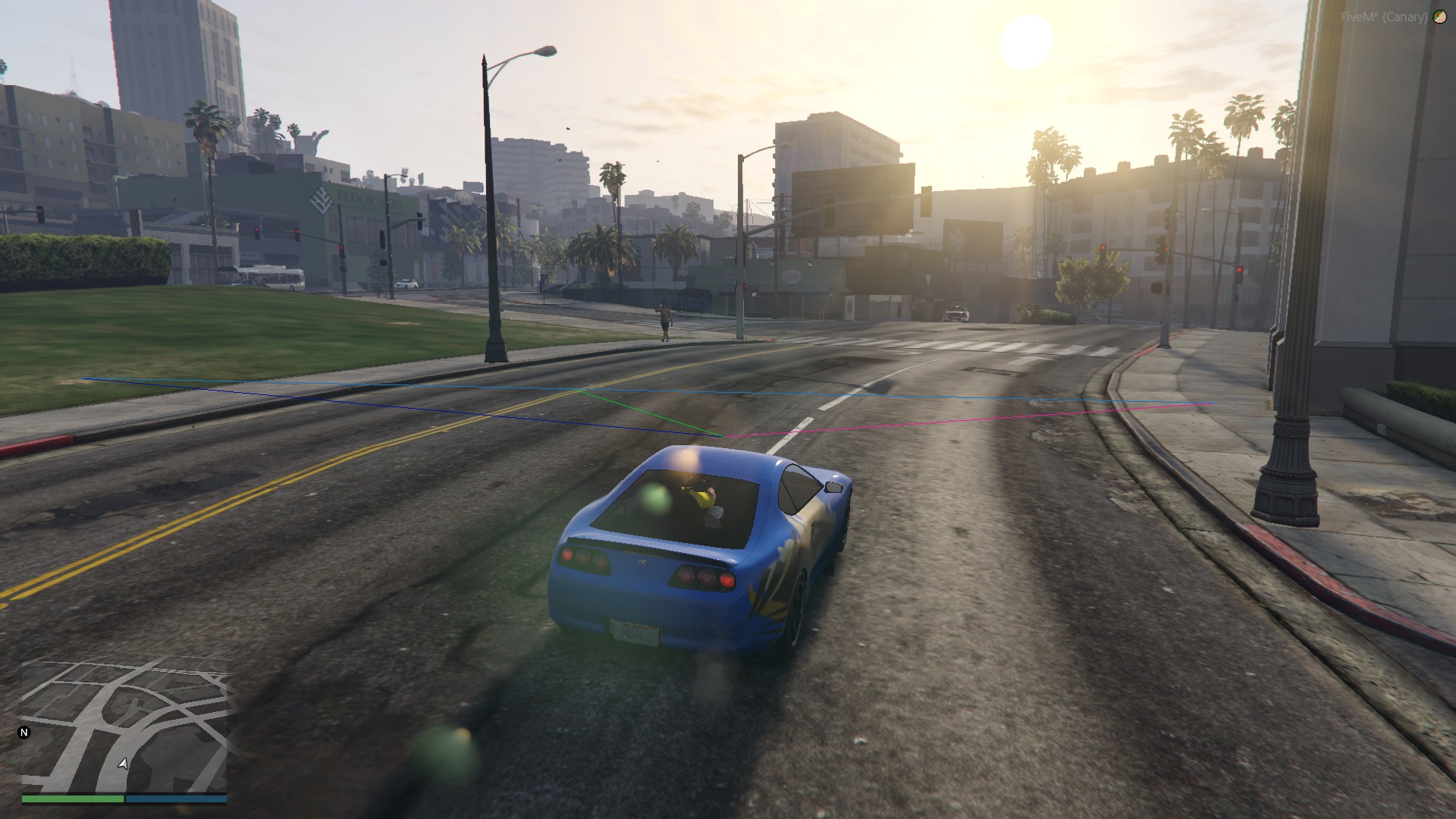The width and height of the screenshot is (1456, 819).
Task: Click the FiveM Canary watermark icon
Action: (x=1439, y=17)
